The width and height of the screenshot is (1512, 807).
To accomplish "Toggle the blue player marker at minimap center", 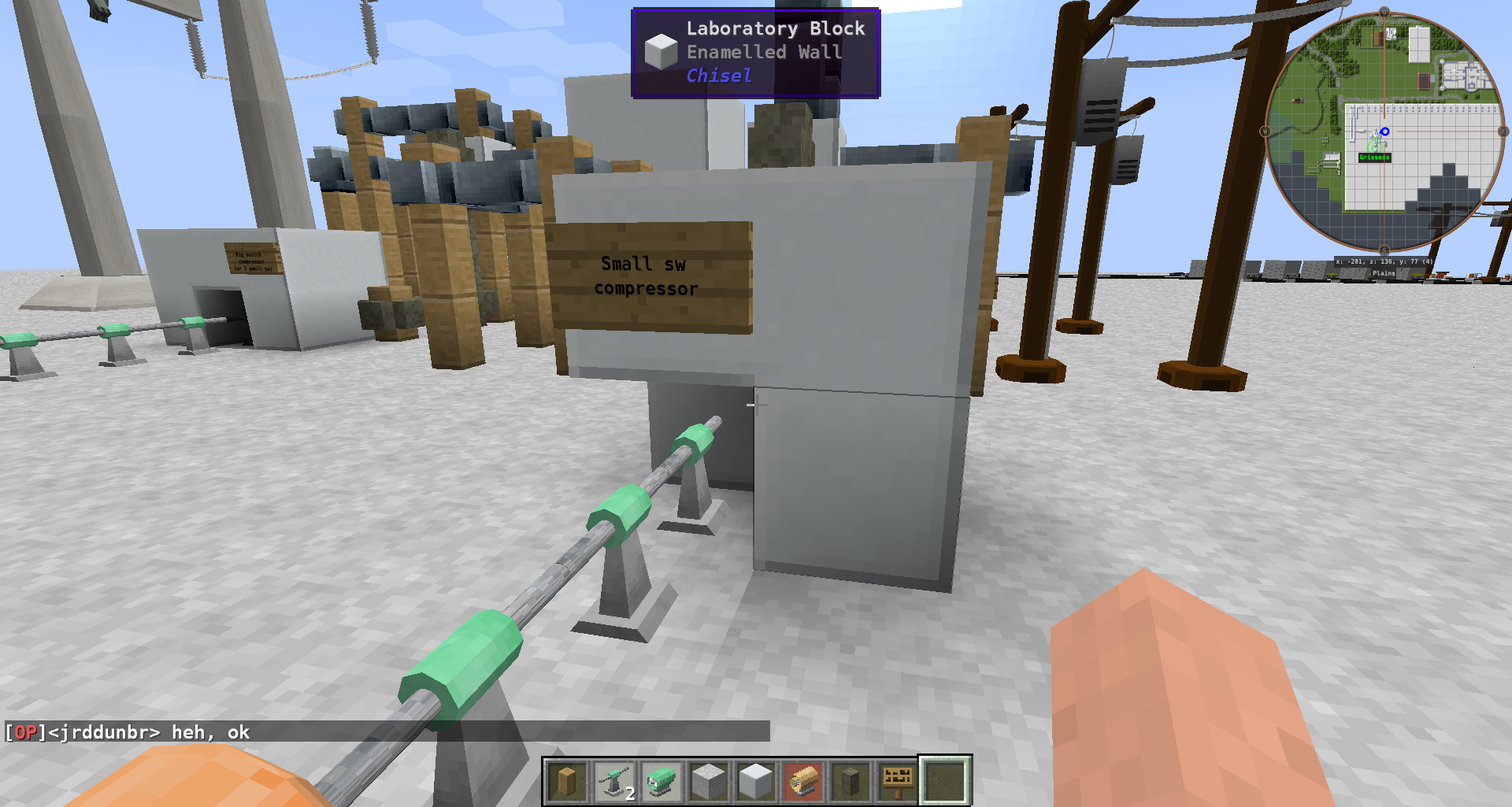I will click(1384, 131).
